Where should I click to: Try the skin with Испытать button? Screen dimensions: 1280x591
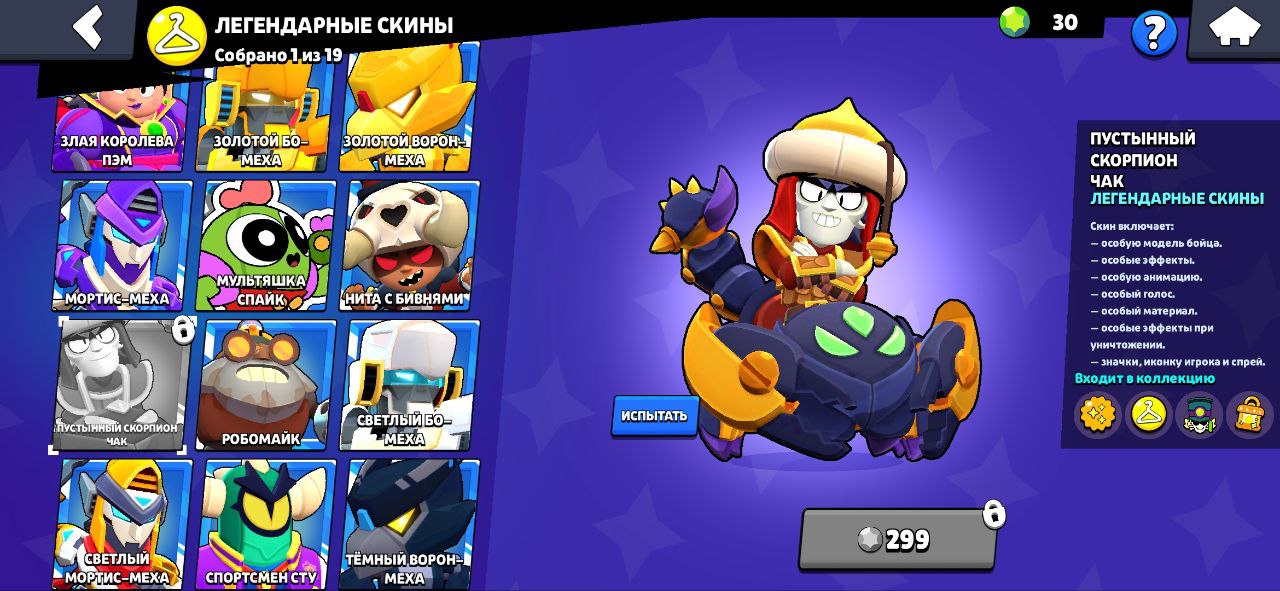tap(655, 415)
